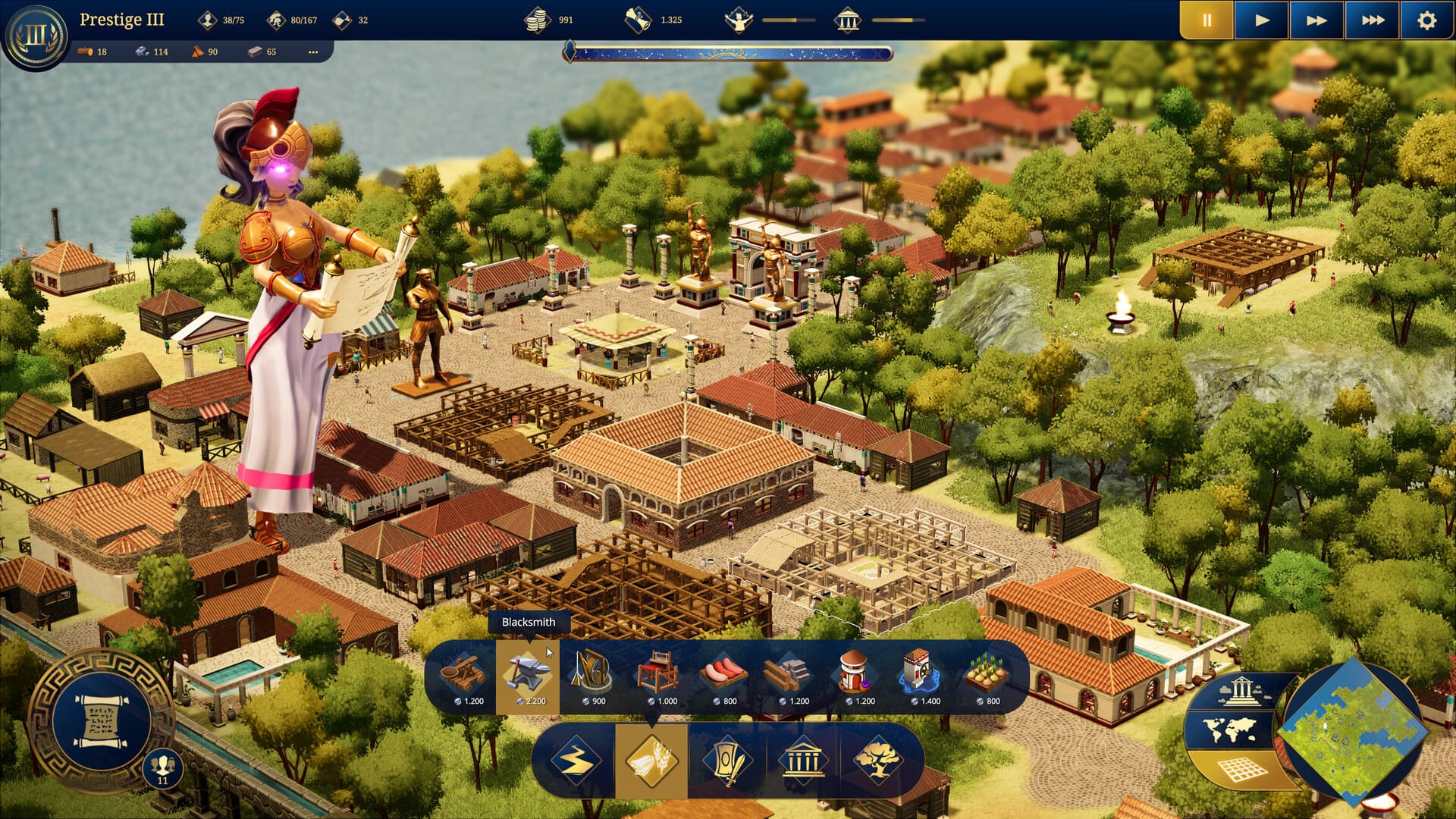Screen dimensions: 1456x819
Task: Open the settings gear menu
Action: [x=1426, y=19]
